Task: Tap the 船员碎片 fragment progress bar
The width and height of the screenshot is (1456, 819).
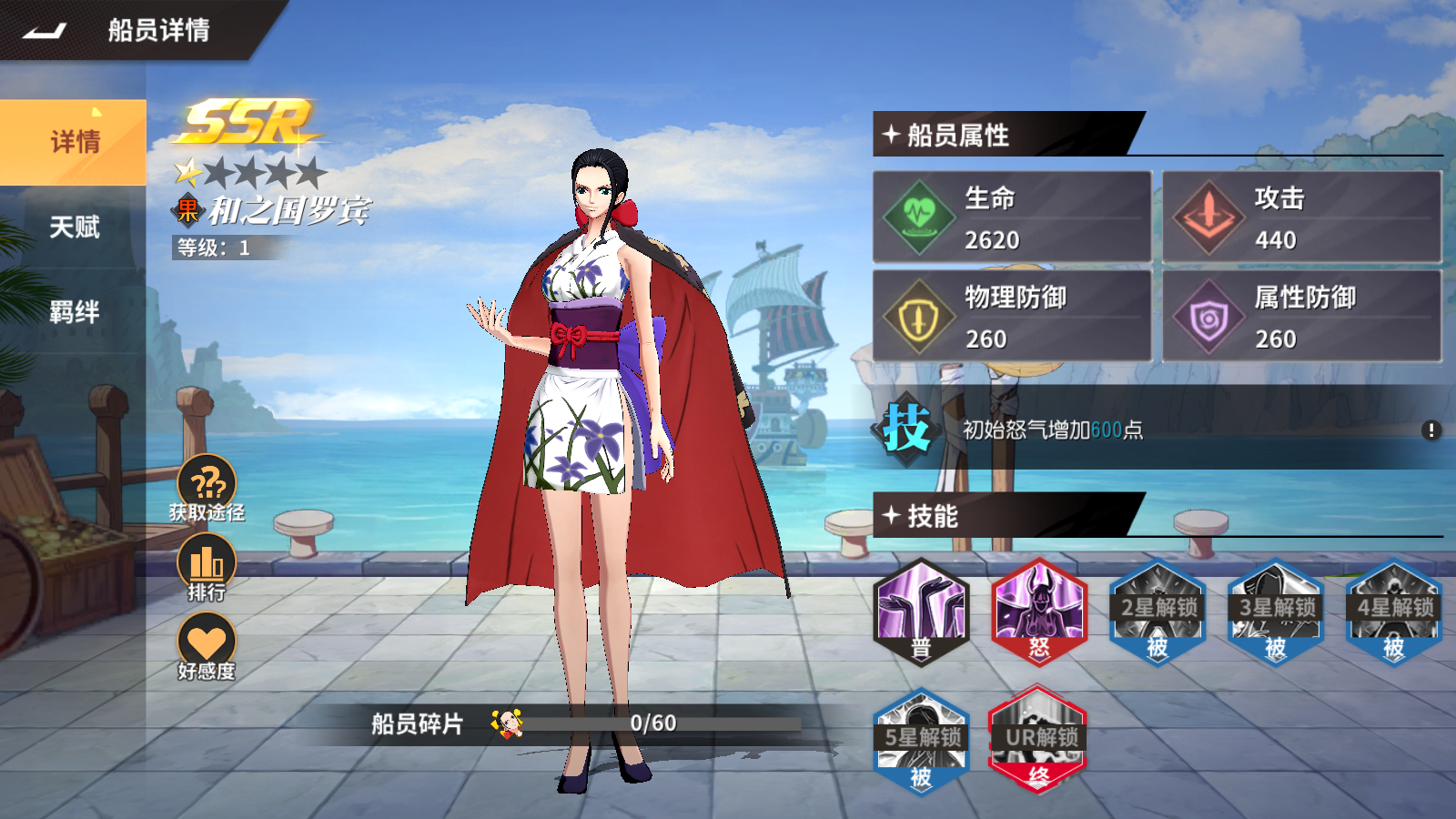Action: (653, 723)
